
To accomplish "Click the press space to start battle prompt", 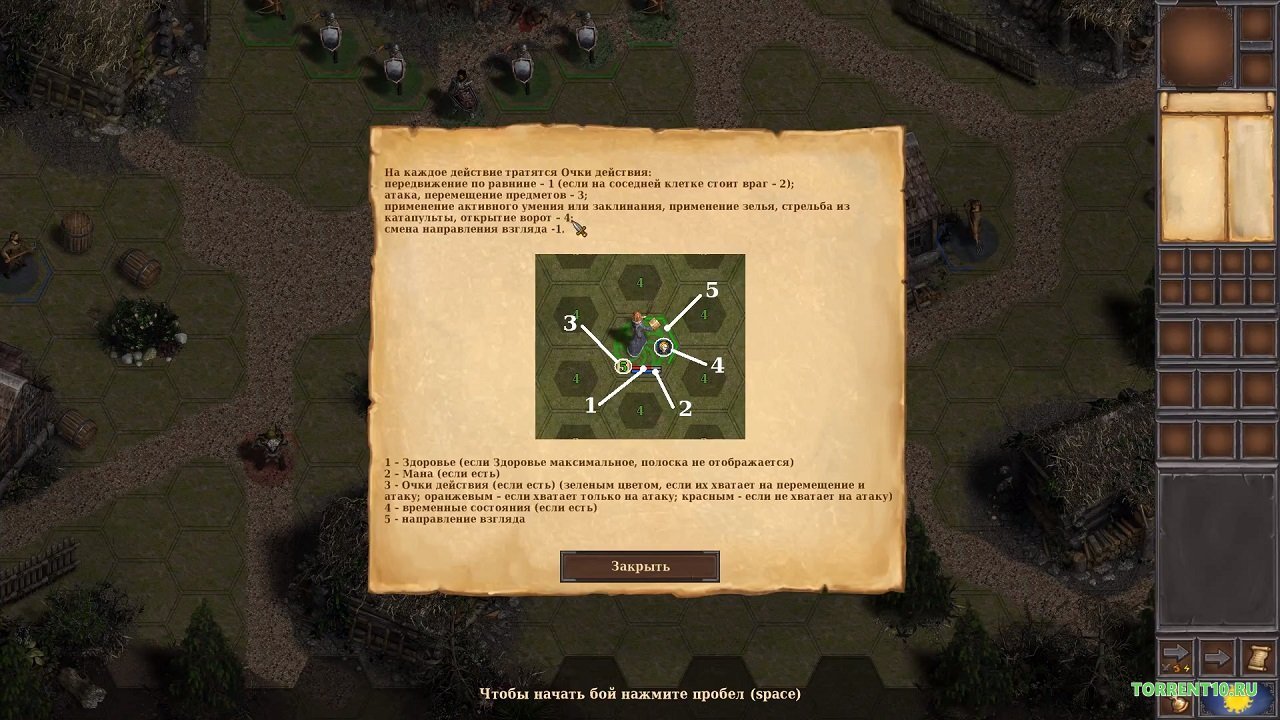I will [x=640, y=693].
